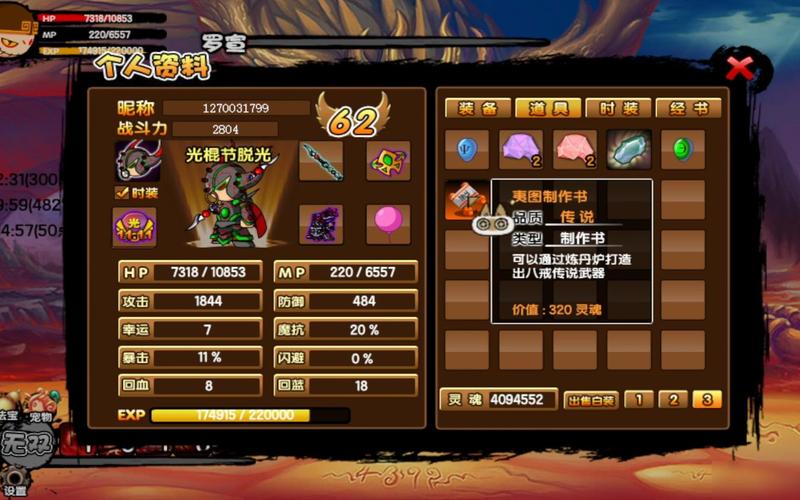Screen dimensions: 800x500
Task: Inspect the equipped spear weapon slot
Action: [321, 160]
